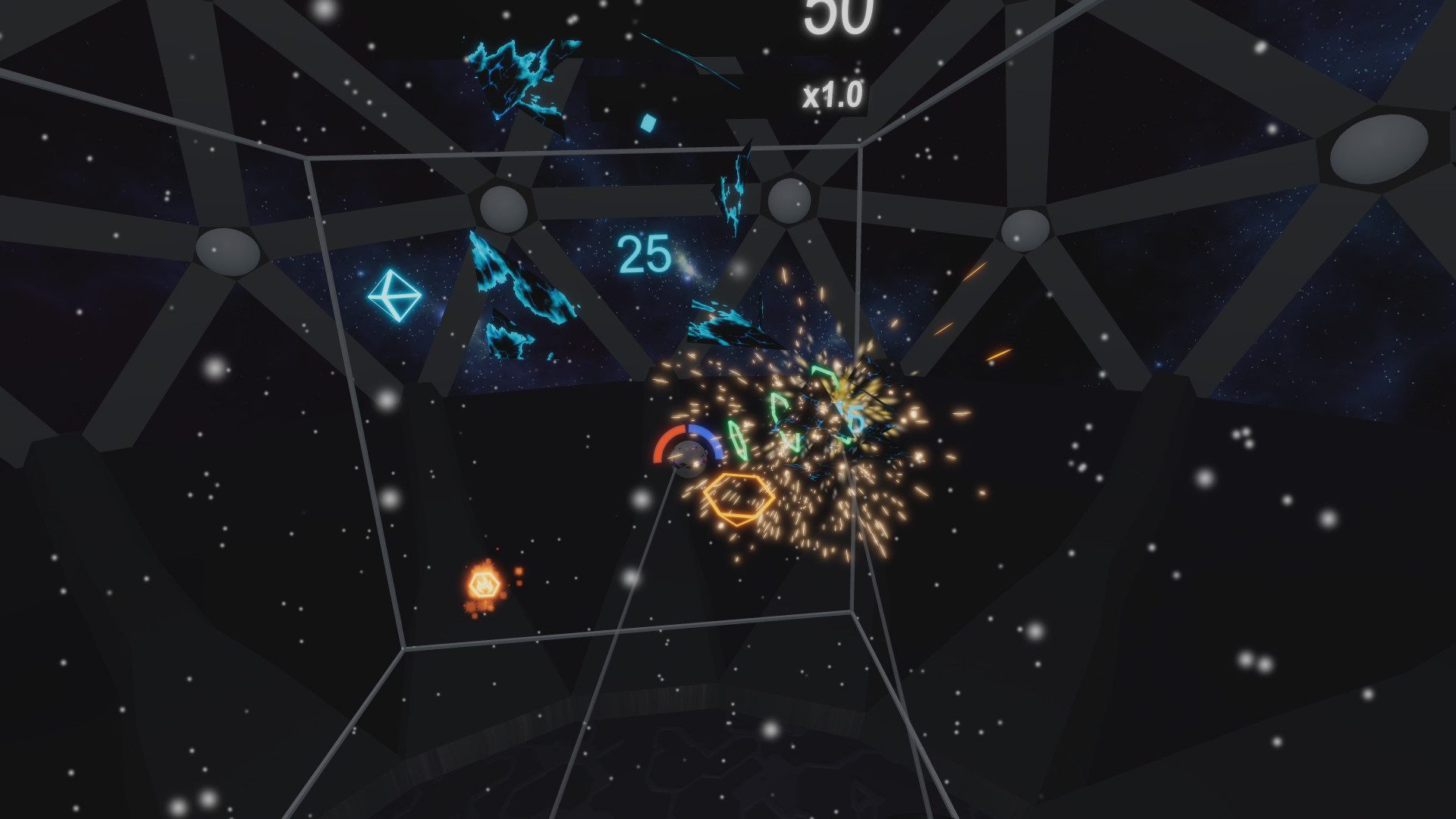Image resolution: width=1456 pixels, height=819 pixels.
Task: Click the player turret sphere
Action: 689,457
